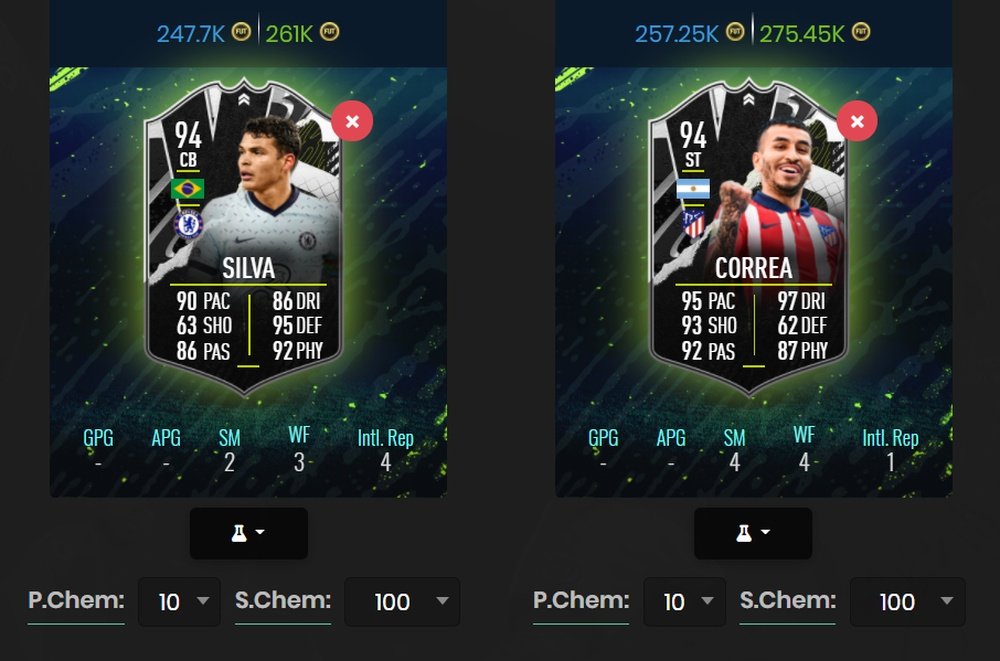Open the flask dropdown under Correa
Image resolution: width=1000 pixels, height=661 pixels.
click(x=753, y=533)
